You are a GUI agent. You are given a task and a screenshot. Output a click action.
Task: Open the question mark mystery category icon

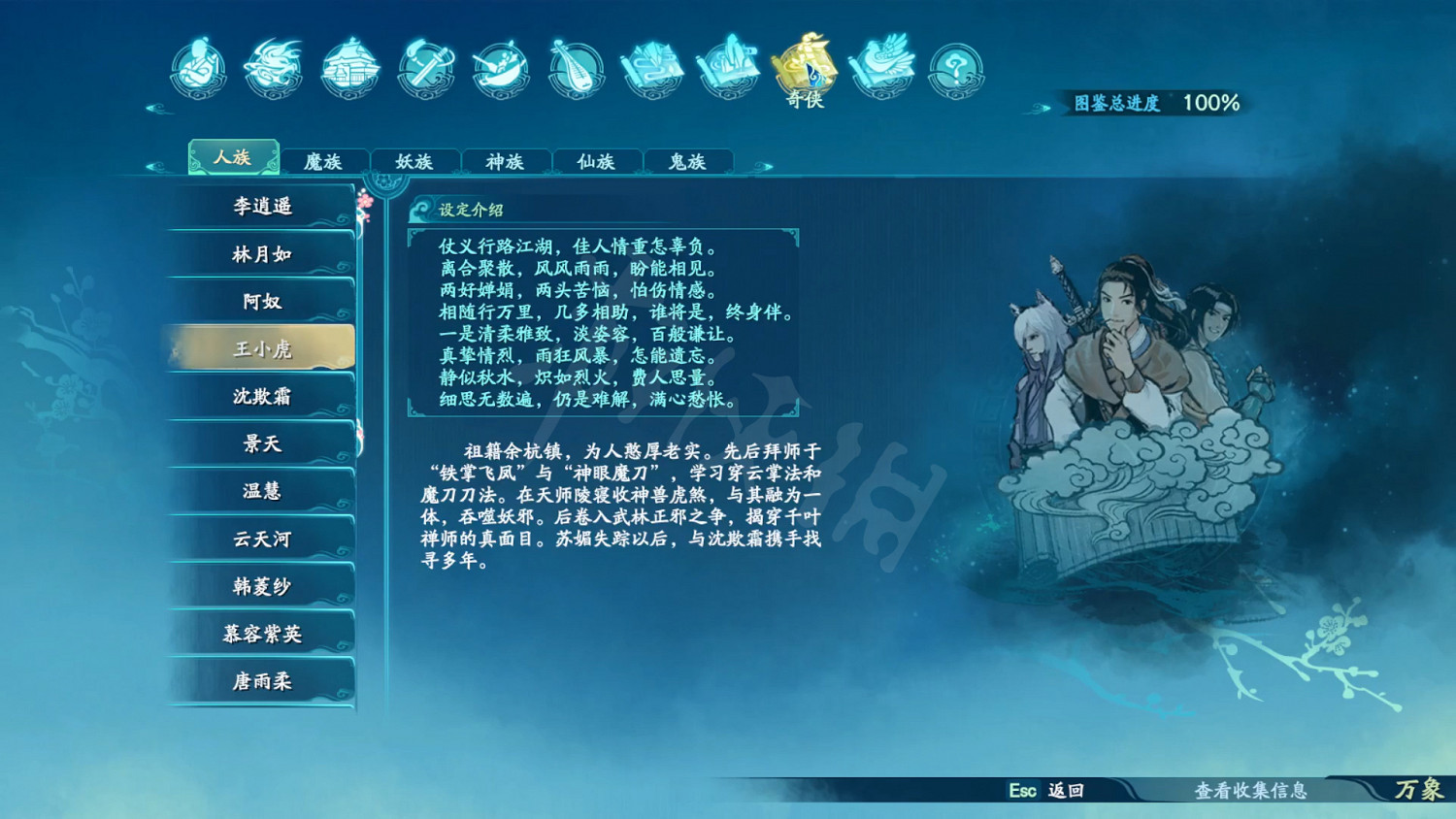point(954,68)
